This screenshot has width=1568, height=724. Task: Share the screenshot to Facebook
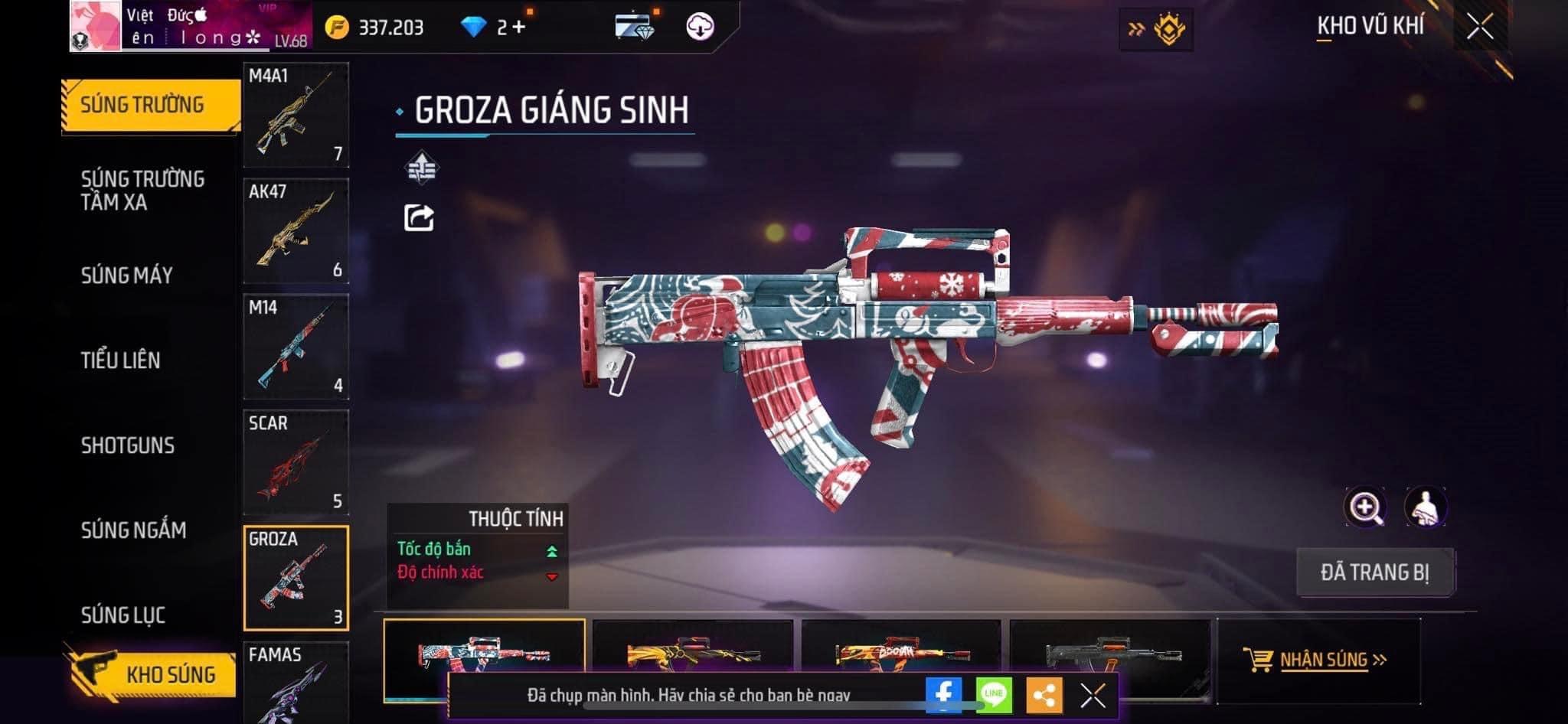[943, 695]
